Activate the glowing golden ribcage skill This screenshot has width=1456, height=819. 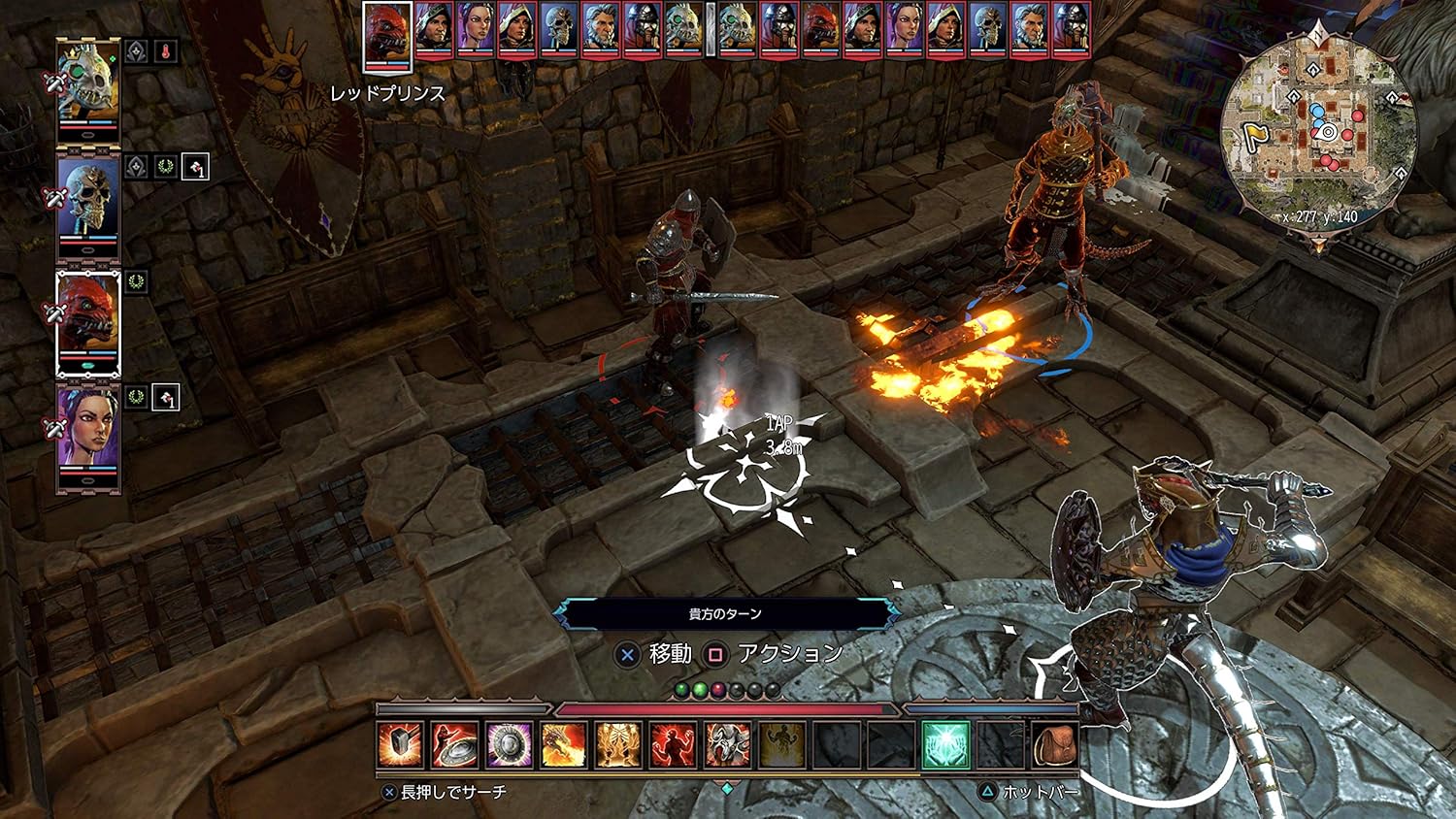[617, 745]
